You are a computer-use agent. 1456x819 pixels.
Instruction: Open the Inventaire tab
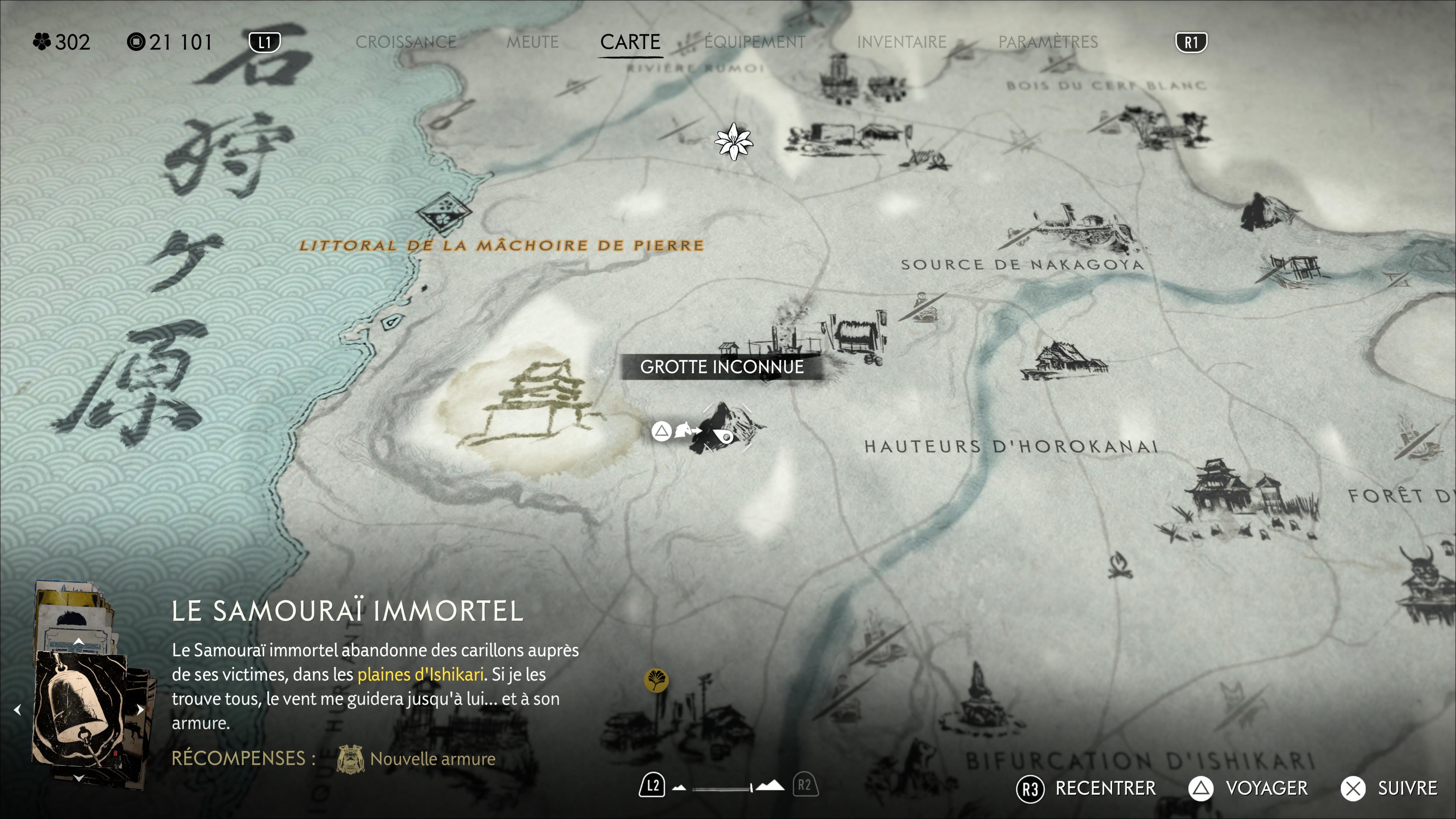pyautogui.click(x=902, y=42)
